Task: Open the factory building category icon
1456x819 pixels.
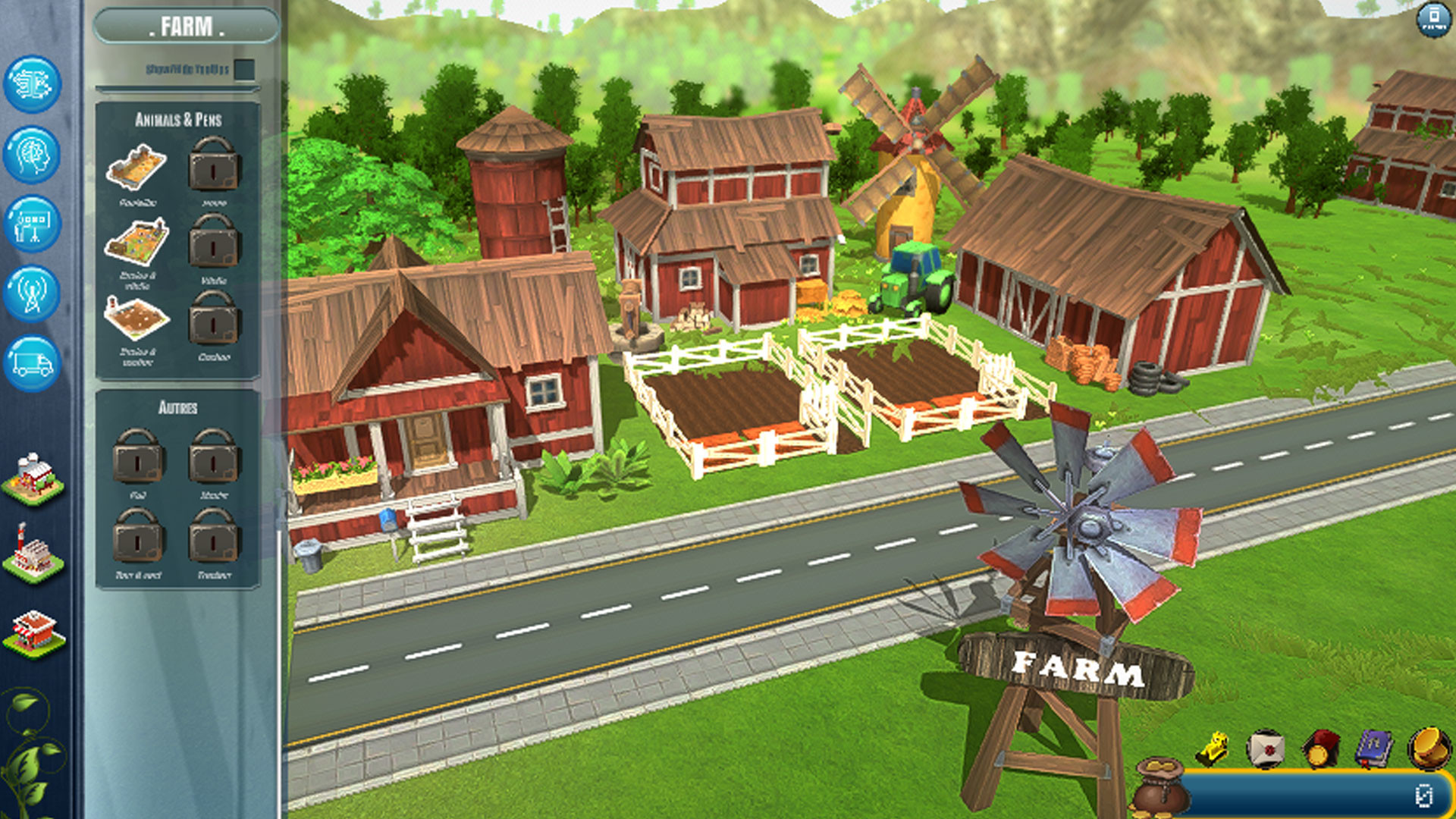Action: point(32,551)
